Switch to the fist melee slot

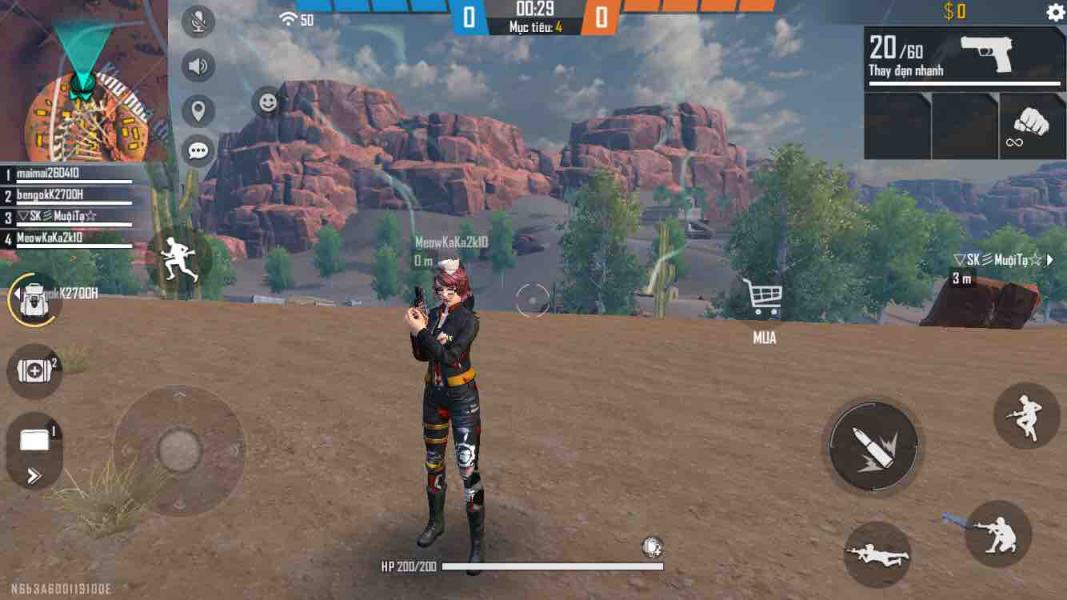[1032, 126]
